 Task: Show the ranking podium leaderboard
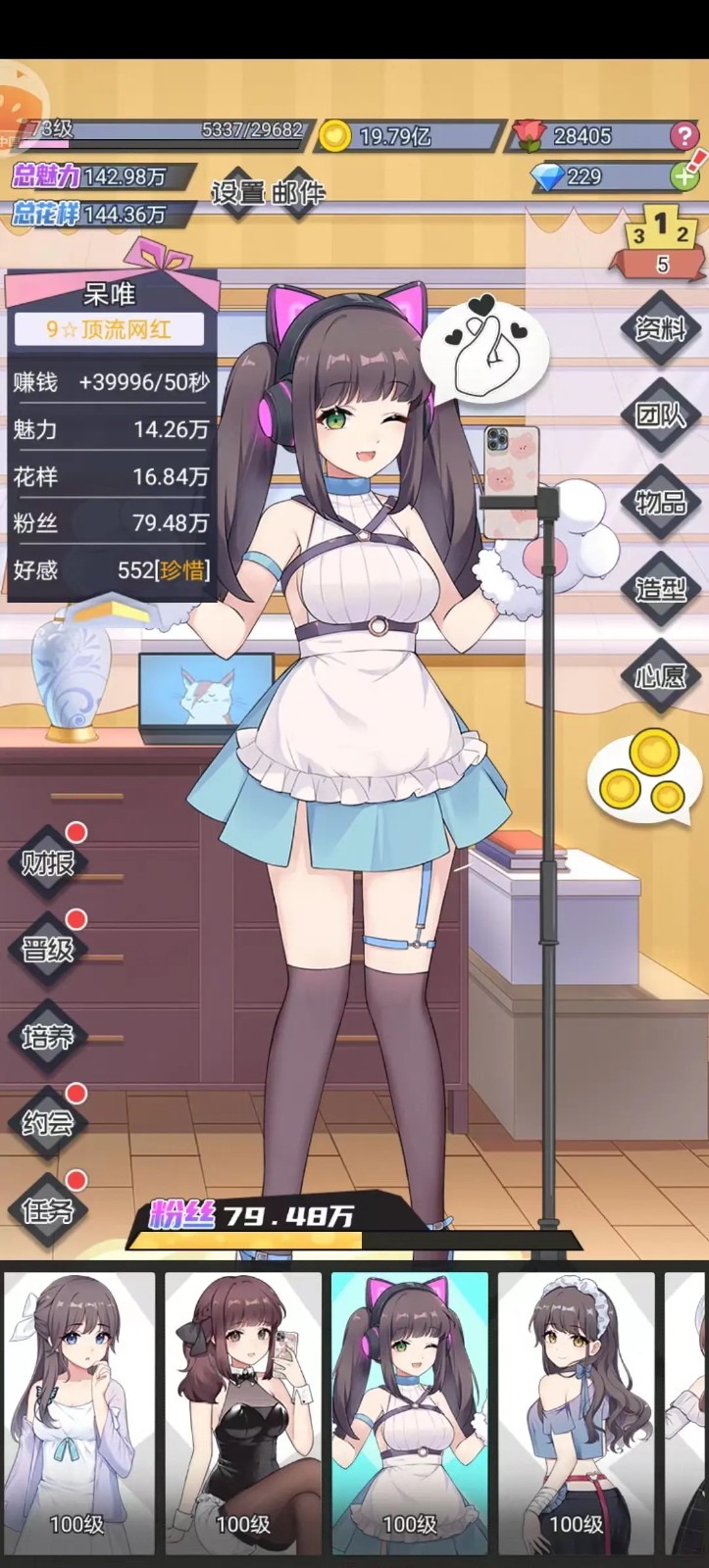662,245
